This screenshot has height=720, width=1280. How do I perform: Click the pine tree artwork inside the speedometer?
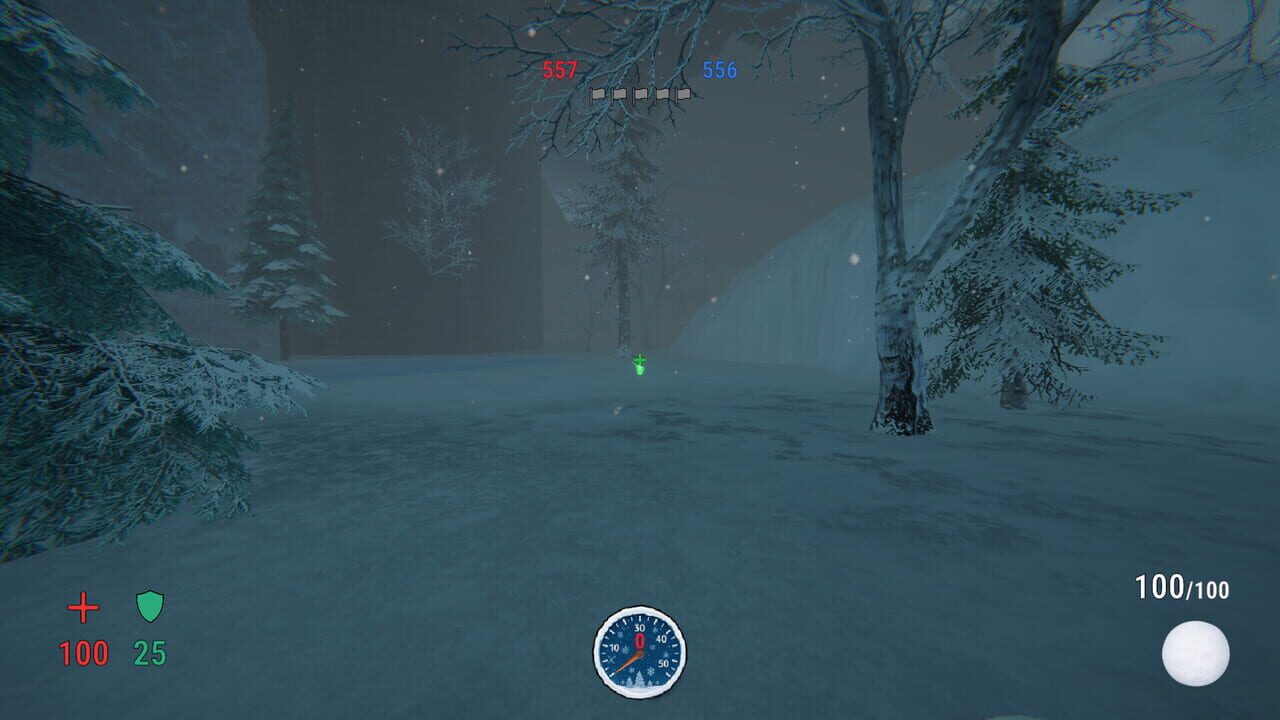639,680
